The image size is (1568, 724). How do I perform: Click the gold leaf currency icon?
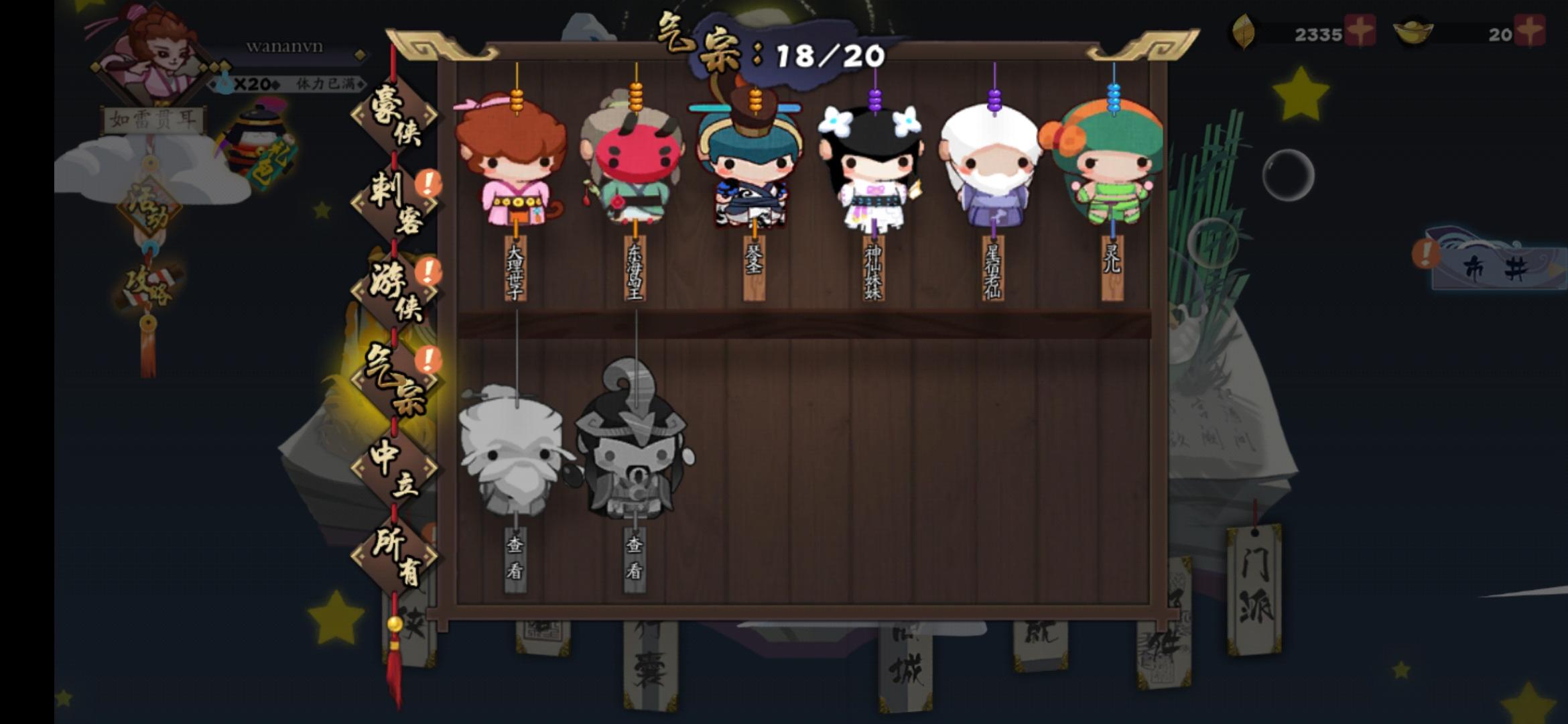[x=1243, y=30]
